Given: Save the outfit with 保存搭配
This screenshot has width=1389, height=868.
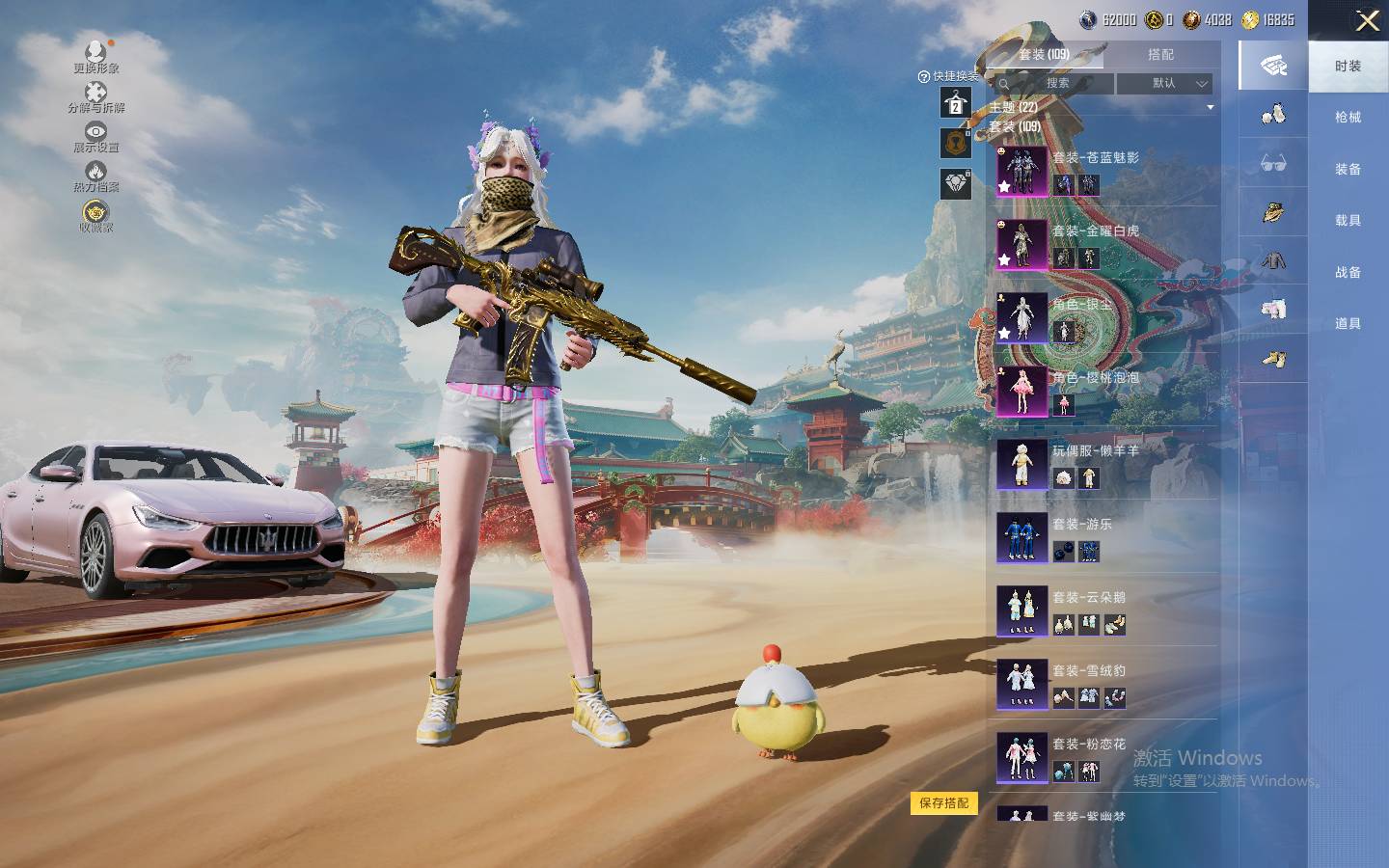Looking at the screenshot, I should pyautogui.click(x=943, y=803).
